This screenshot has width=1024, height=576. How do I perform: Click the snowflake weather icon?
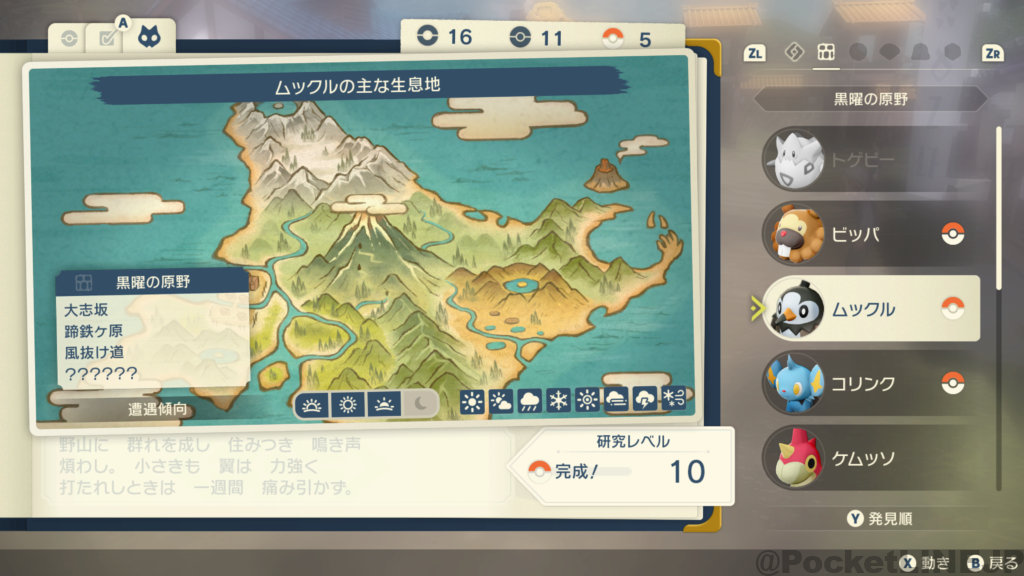click(558, 402)
